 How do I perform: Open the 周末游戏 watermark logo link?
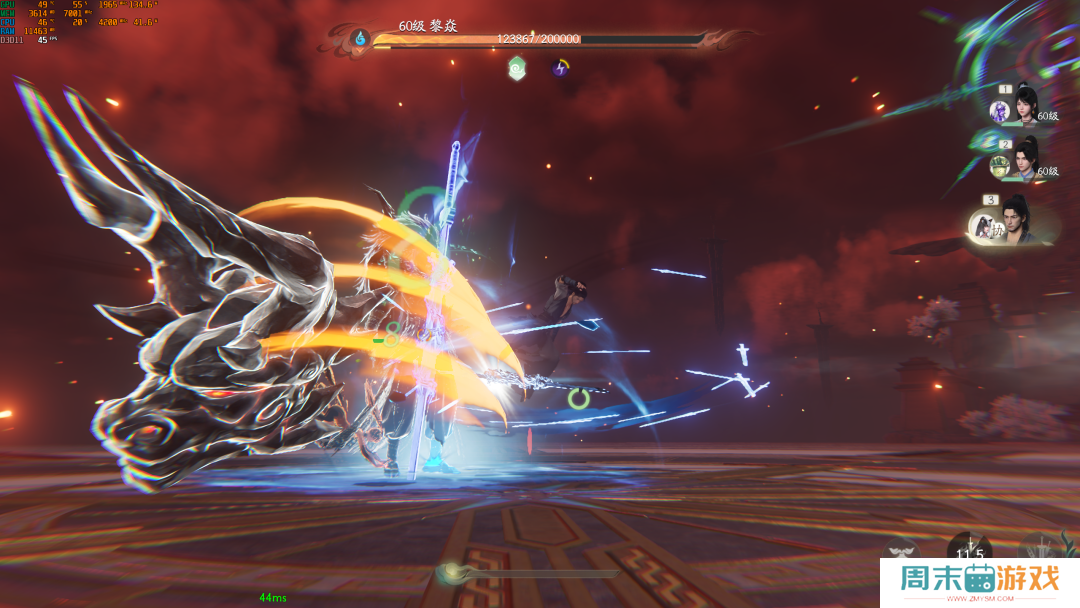click(979, 582)
